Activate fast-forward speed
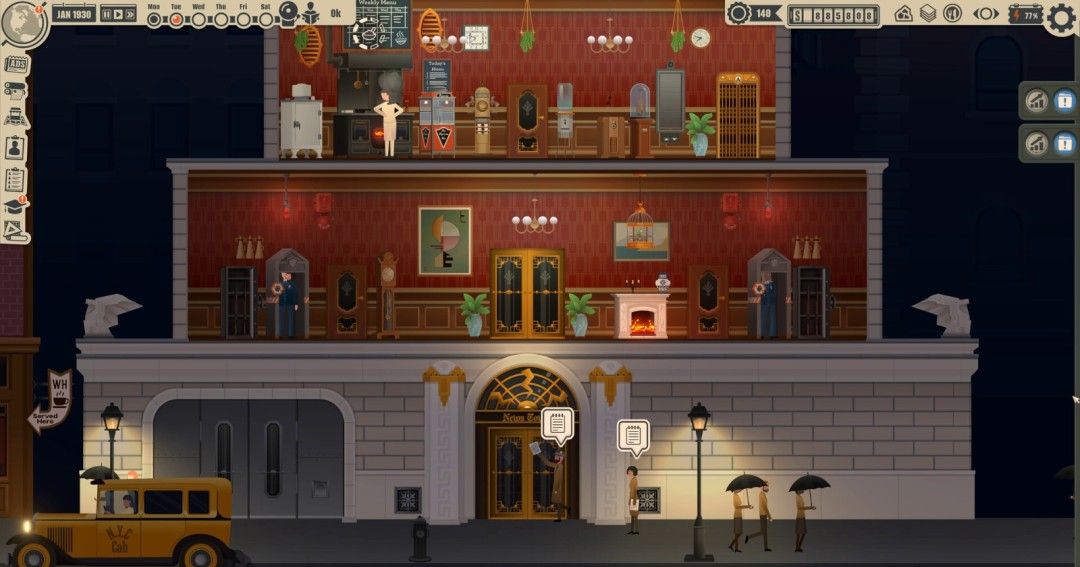Image resolution: width=1080 pixels, height=567 pixels. pyautogui.click(x=131, y=14)
